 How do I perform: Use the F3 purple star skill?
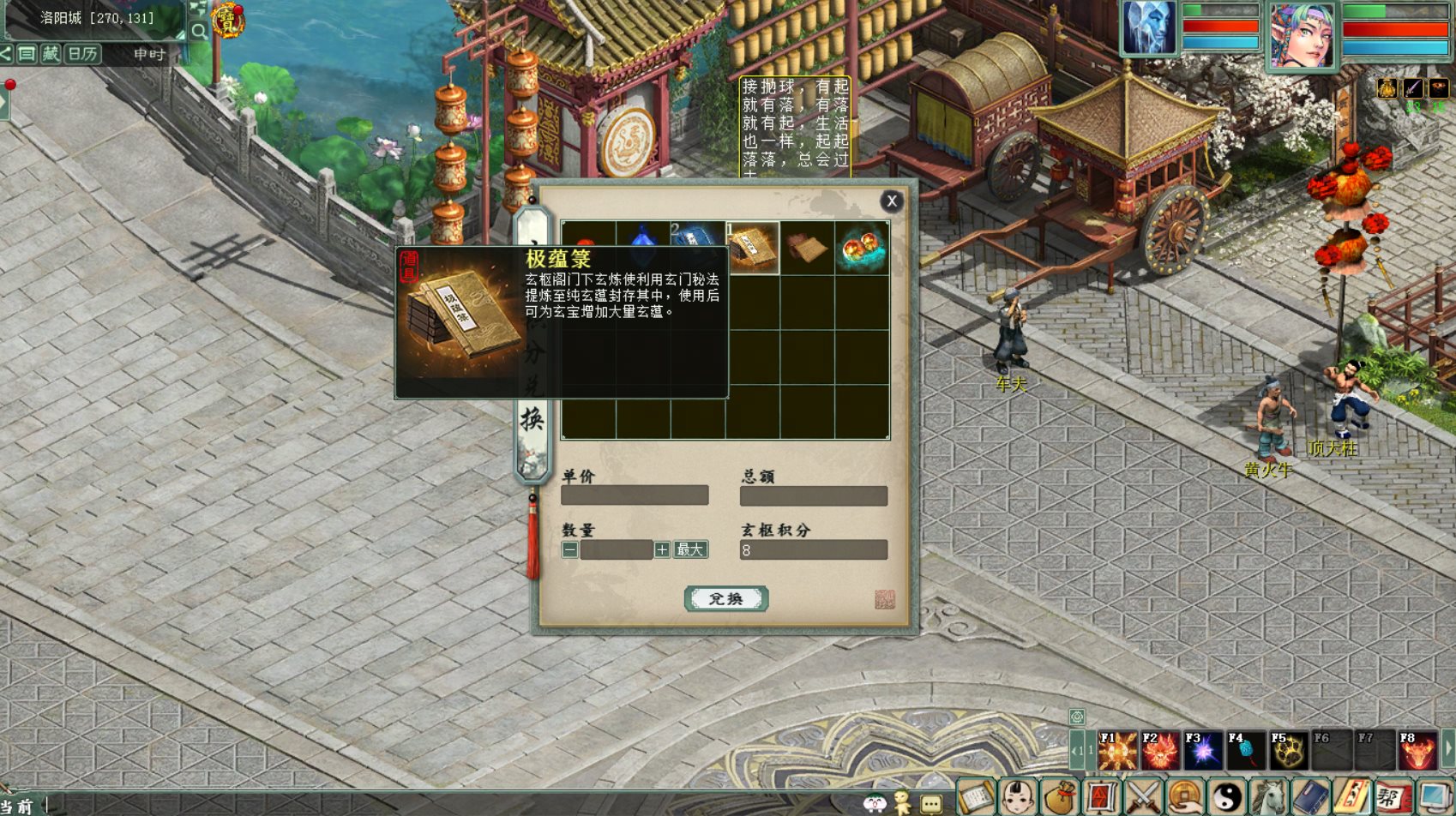tap(1203, 751)
